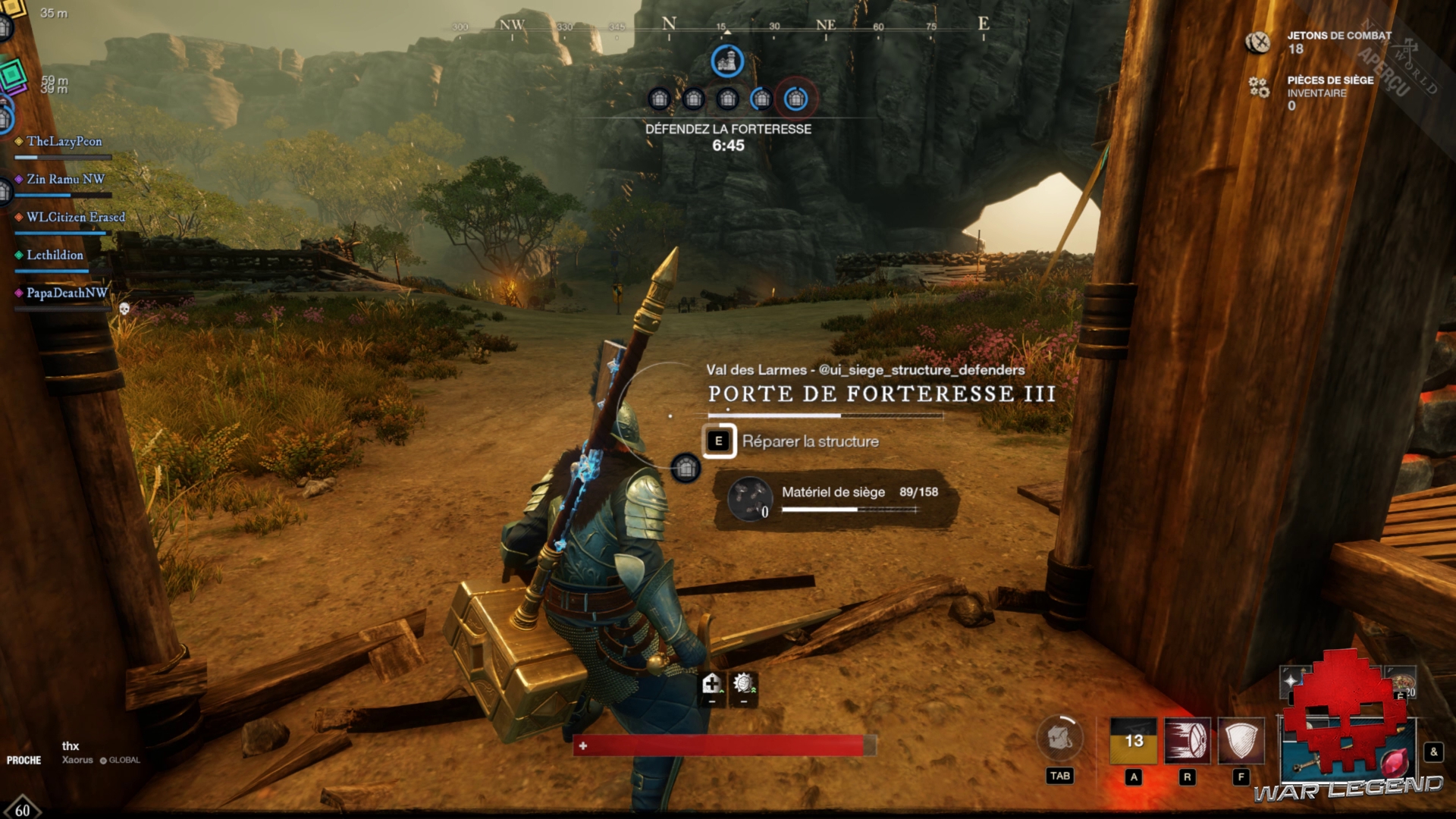Click the Matériel de siège resource icon
This screenshot has height=819, width=1456.
(x=749, y=498)
